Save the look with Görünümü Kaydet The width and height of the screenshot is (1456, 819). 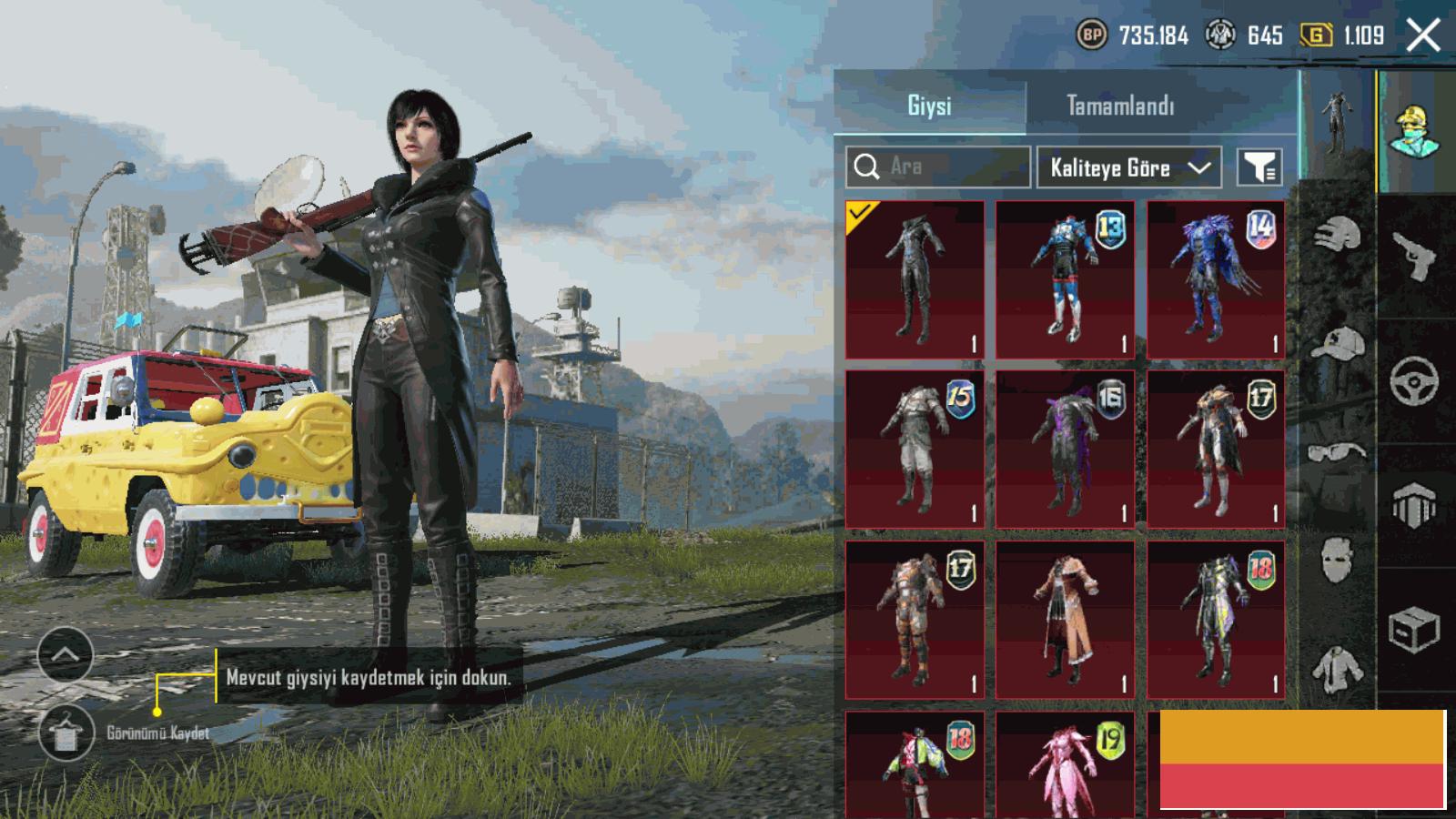tap(66, 733)
